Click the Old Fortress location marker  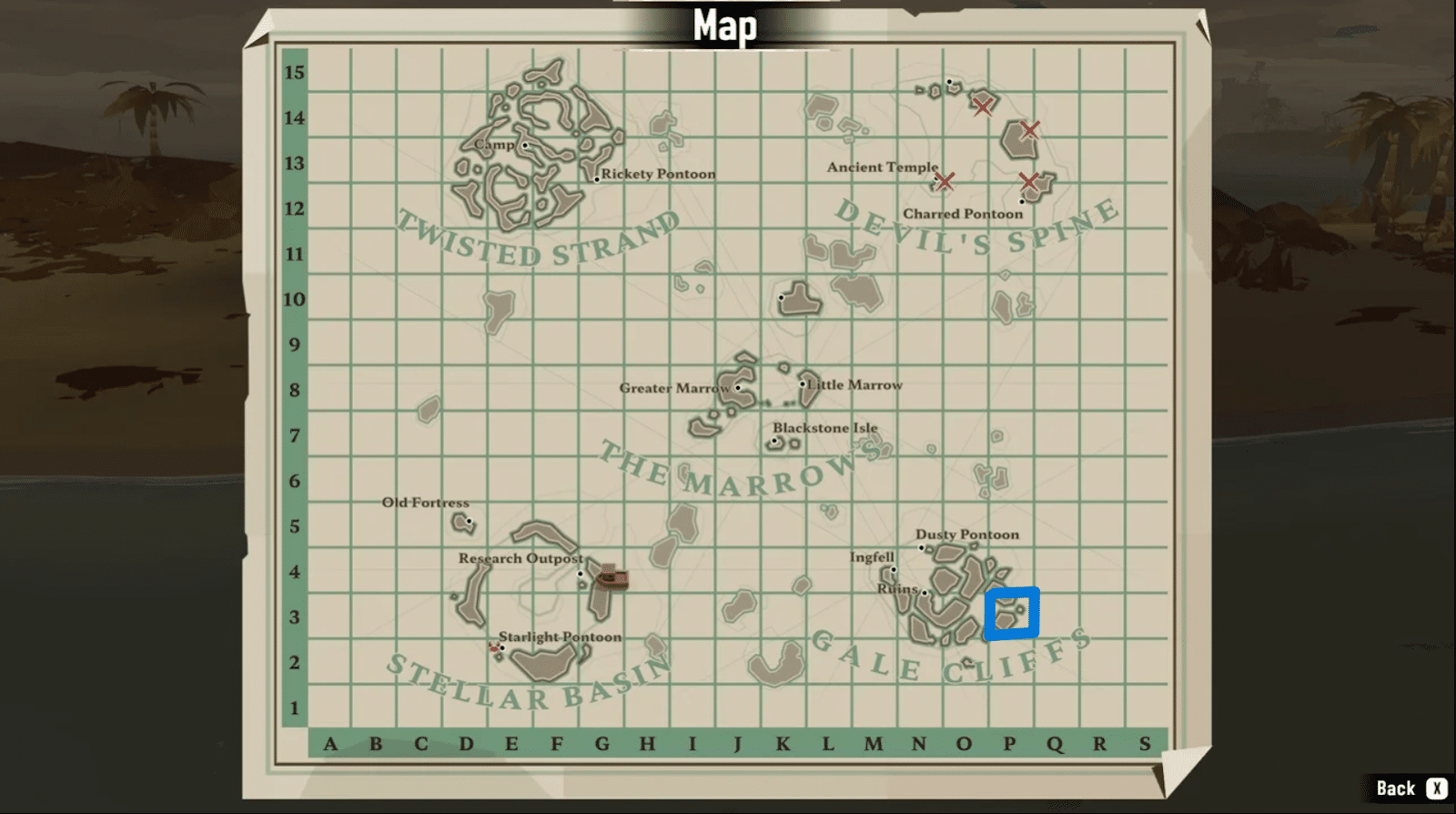pos(470,522)
